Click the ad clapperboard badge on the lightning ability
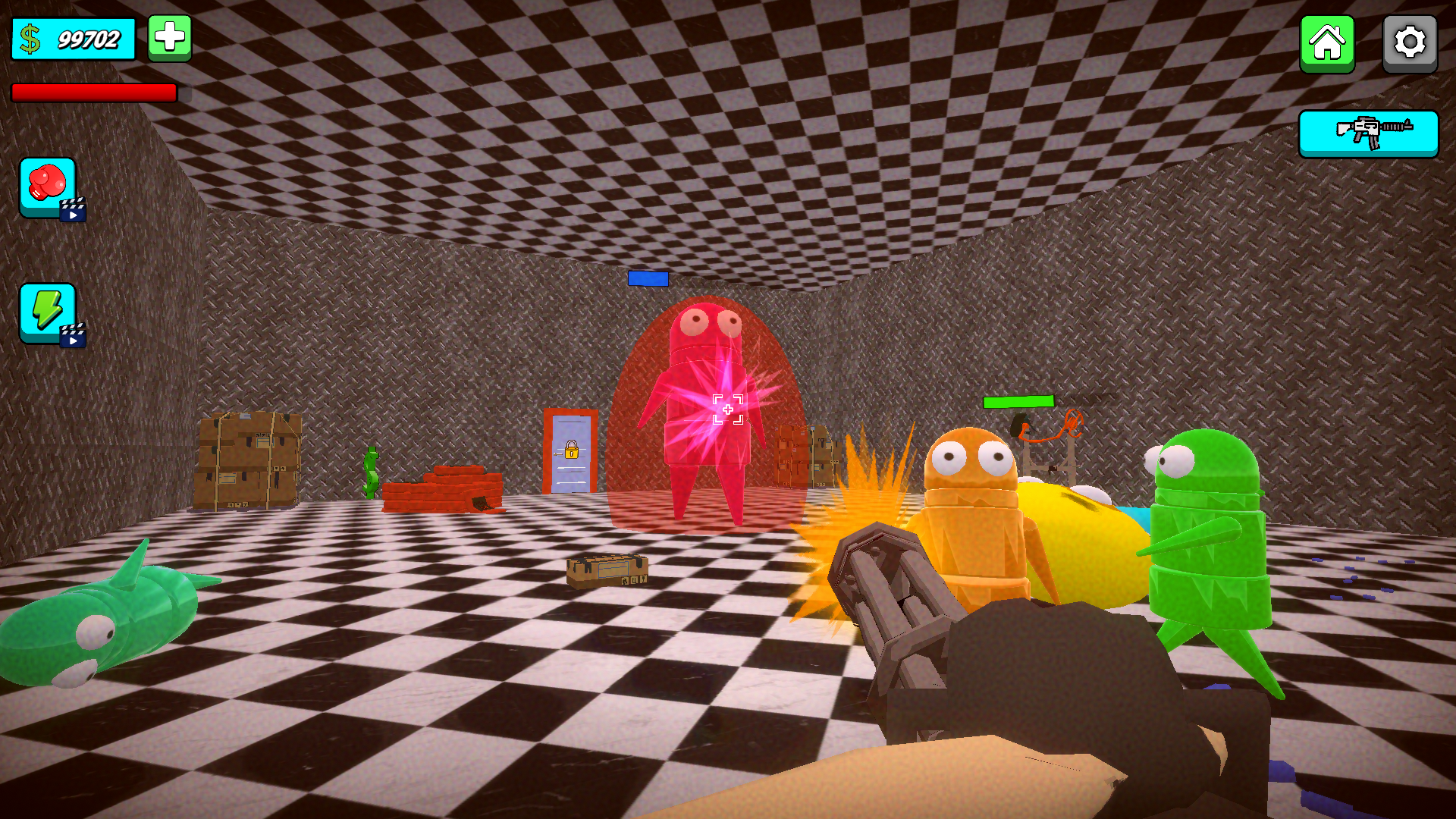 (x=72, y=336)
